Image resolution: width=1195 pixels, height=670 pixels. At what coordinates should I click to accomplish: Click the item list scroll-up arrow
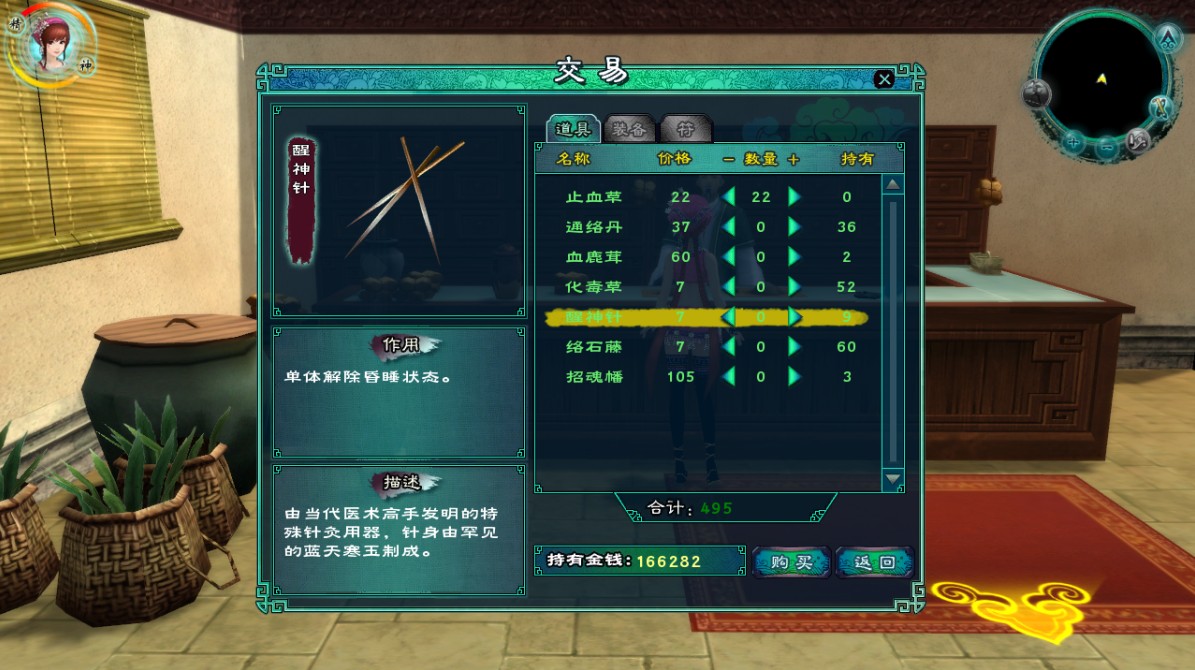(893, 184)
